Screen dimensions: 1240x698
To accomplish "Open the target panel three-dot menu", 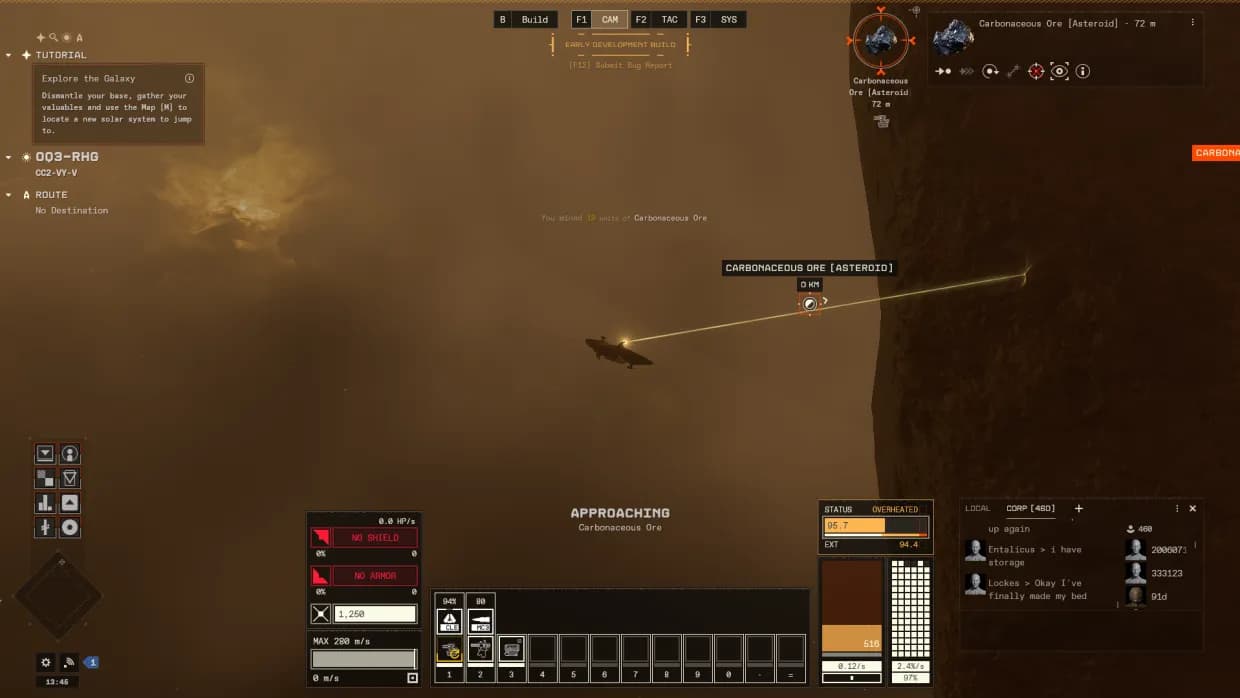I will click(x=1192, y=22).
